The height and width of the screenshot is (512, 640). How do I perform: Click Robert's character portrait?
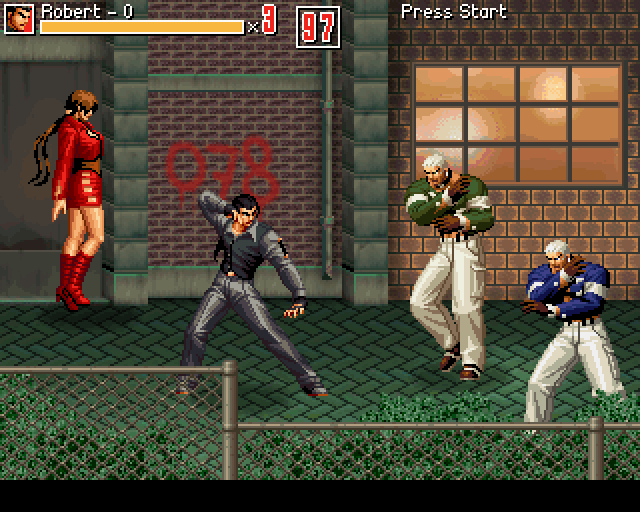coord(19,19)
